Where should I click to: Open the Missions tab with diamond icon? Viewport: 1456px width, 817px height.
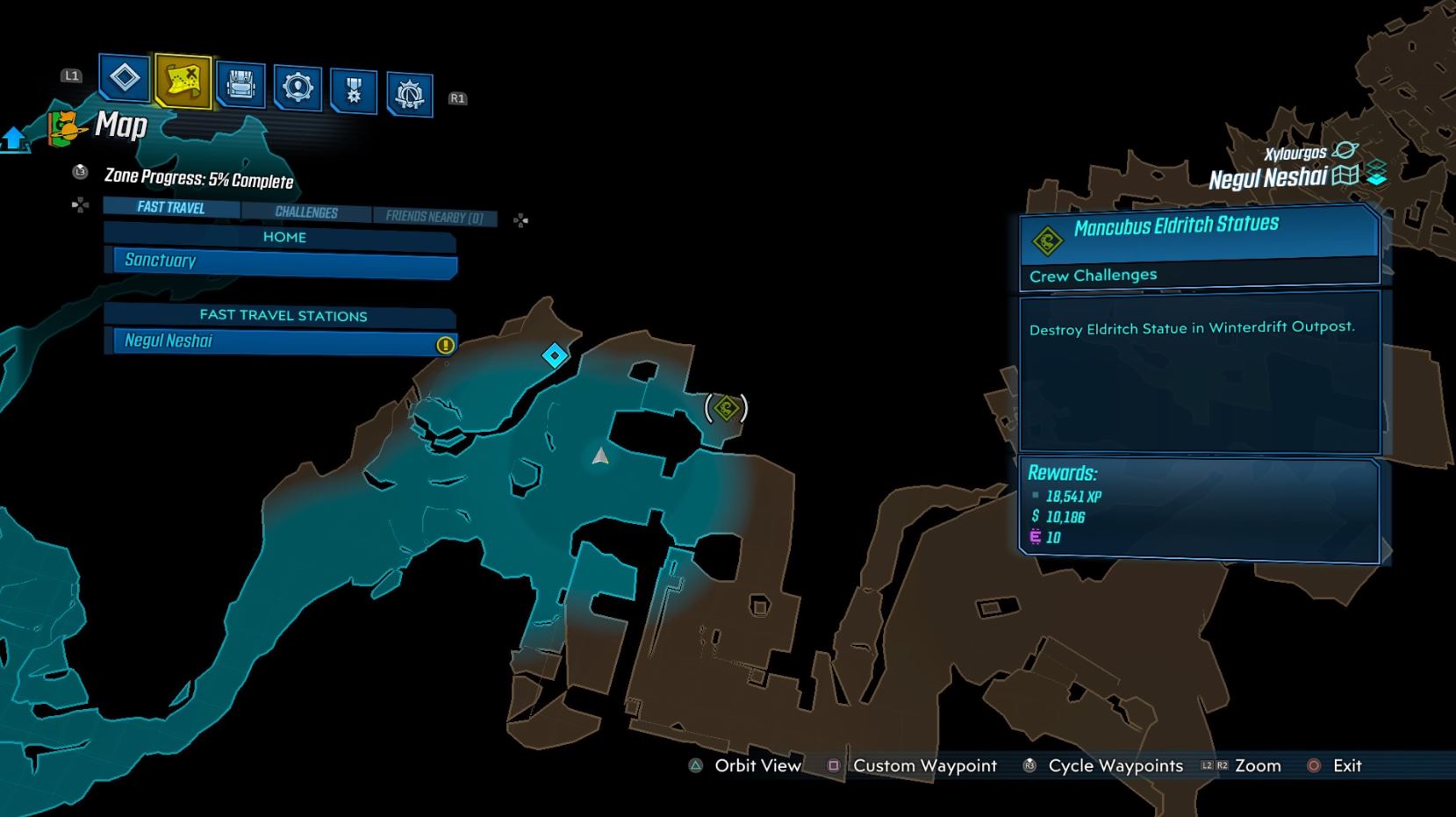pyautogui.click(x=125, y=78)
